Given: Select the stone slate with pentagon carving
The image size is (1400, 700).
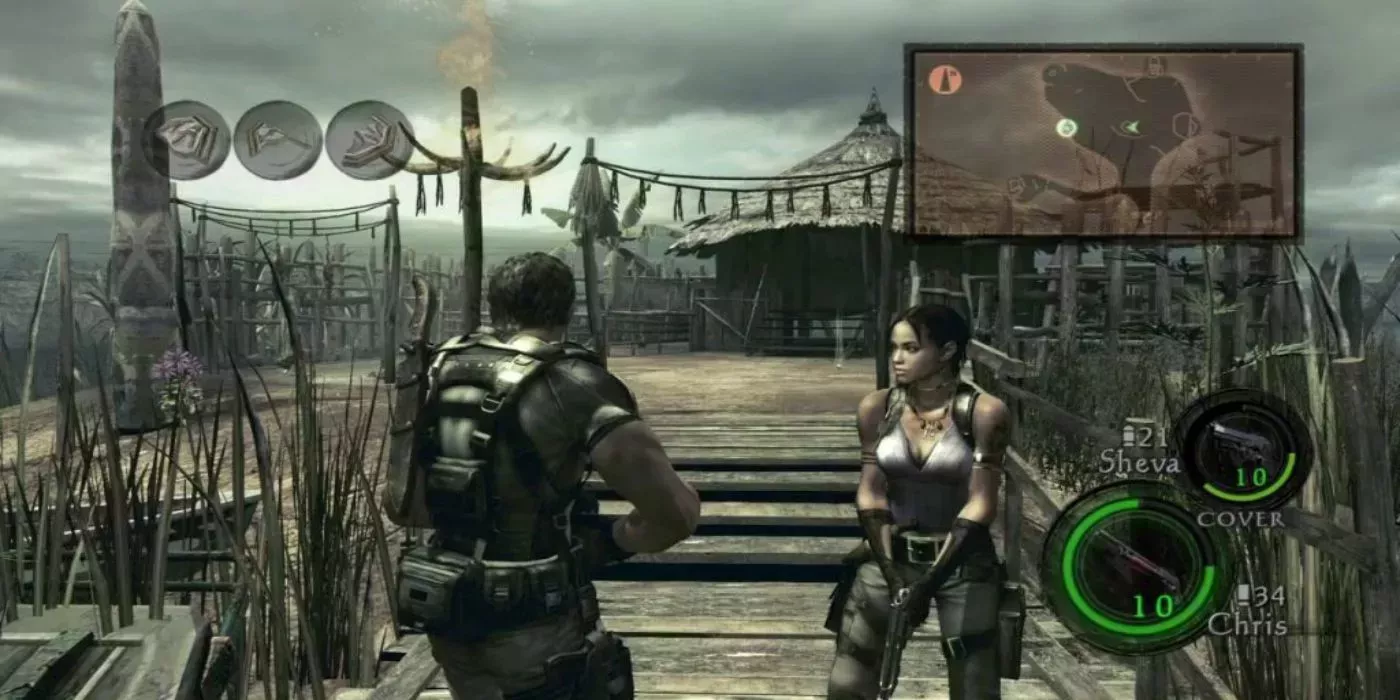Looking at the screenshot, I should click(x=187, y=138).
